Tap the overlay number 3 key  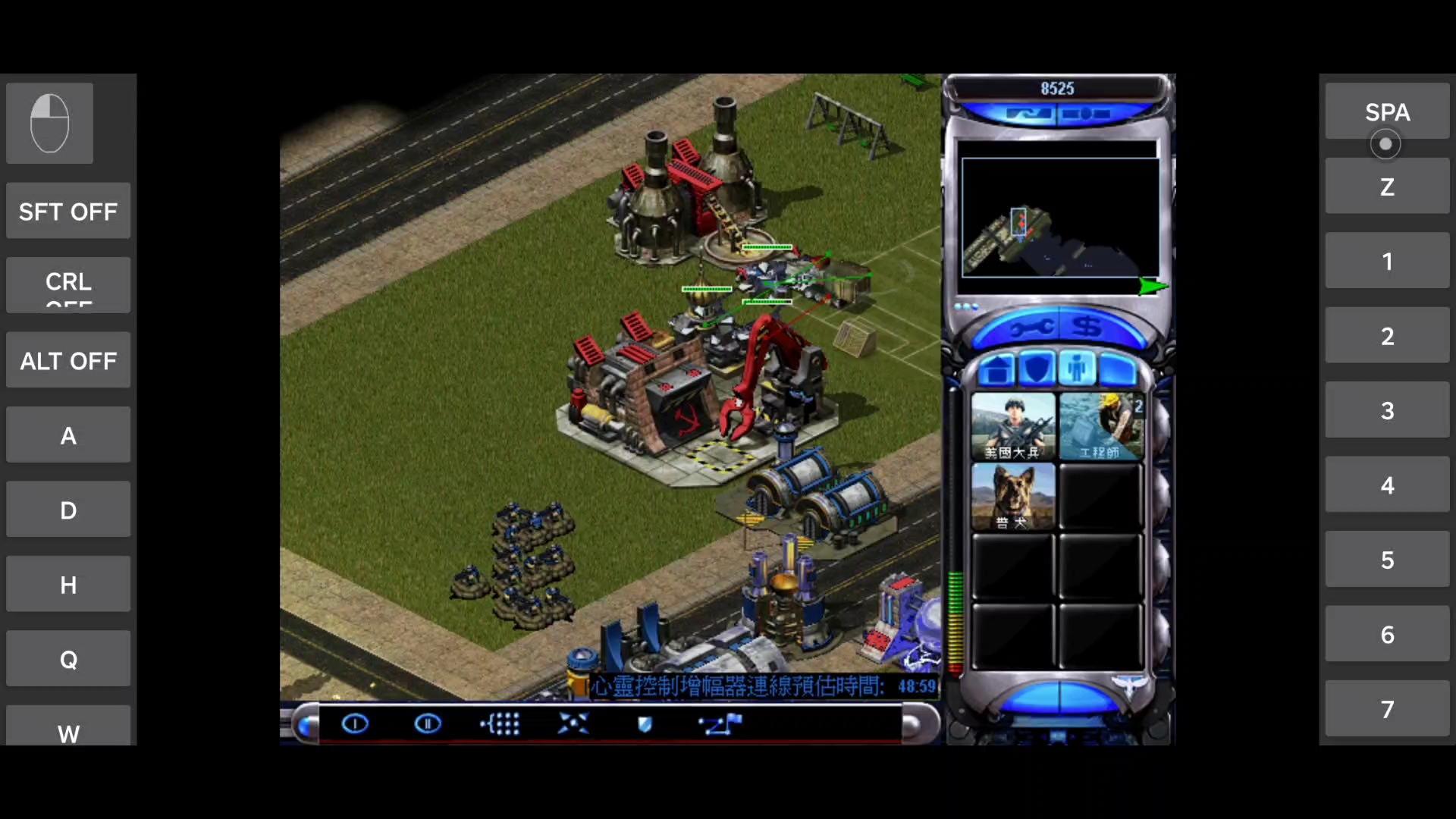pos(1387,410)
